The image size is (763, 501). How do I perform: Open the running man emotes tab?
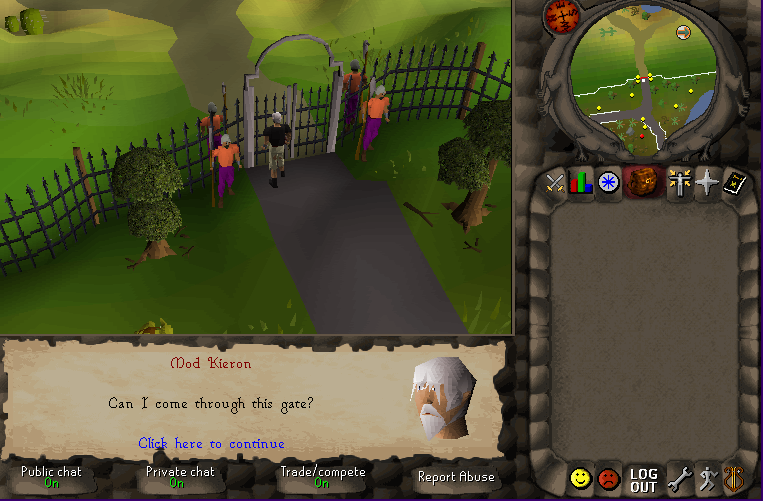707,478
